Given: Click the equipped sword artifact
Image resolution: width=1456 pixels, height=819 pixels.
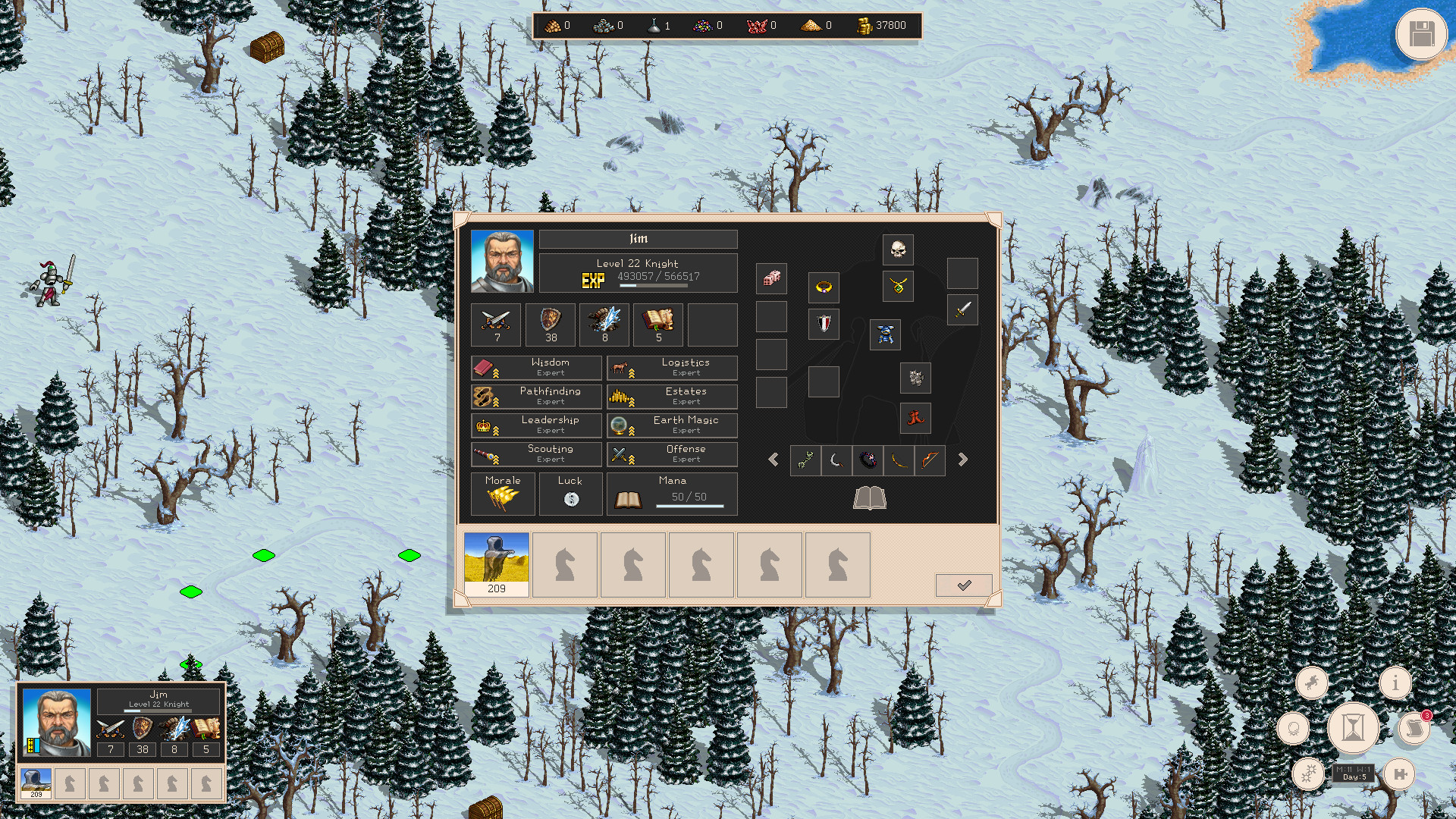Looking at the screenshot, I should point(962,310).
